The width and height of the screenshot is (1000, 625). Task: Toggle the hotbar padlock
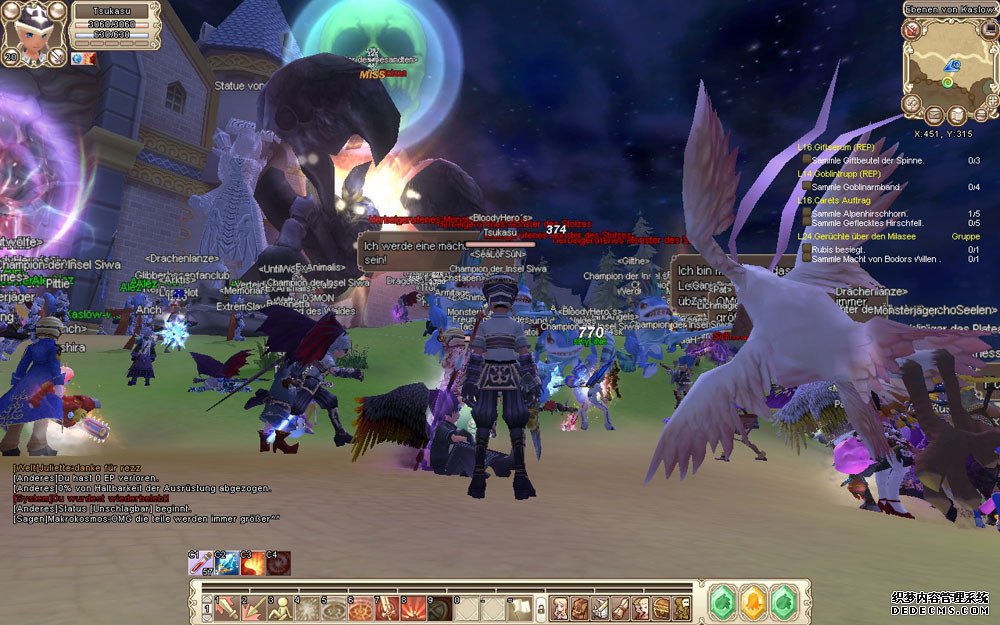click(541, 607)
